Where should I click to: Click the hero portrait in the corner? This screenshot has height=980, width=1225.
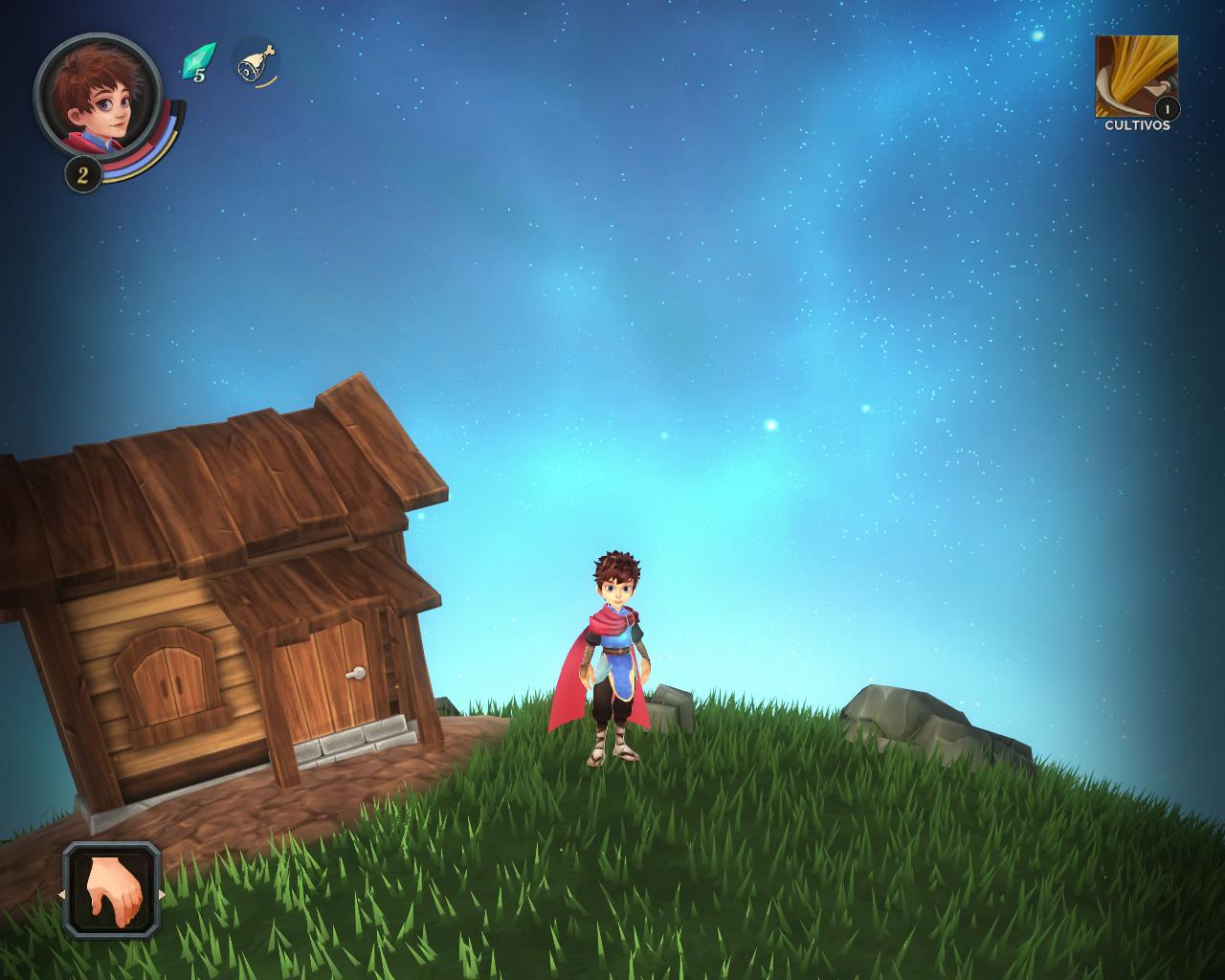[98, 96]
